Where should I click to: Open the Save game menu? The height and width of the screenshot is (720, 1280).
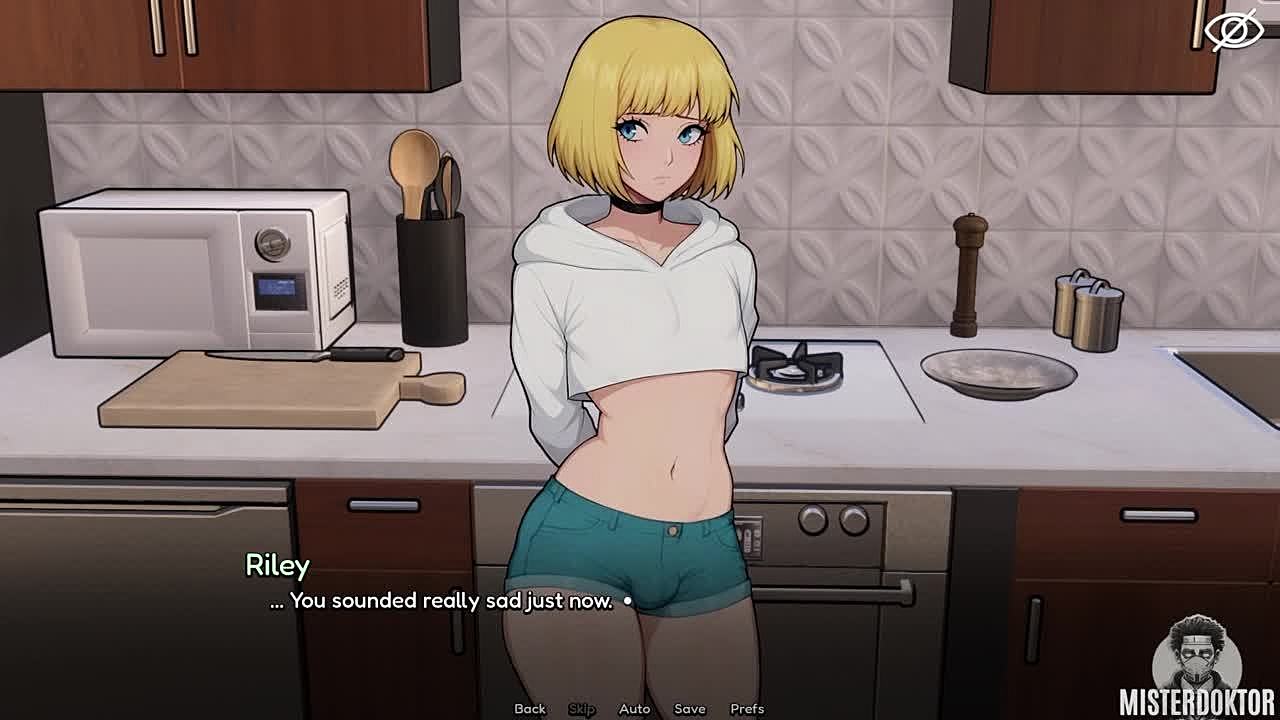click(690, 709)
